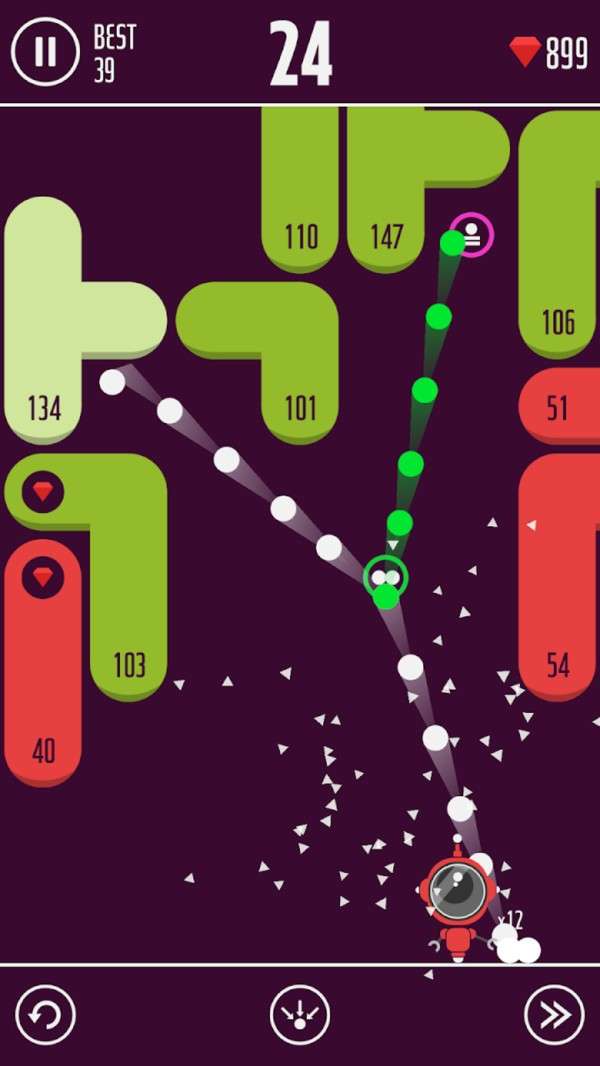Pause the game
The height and width of the screenshot is (1066, 600).
45,51
